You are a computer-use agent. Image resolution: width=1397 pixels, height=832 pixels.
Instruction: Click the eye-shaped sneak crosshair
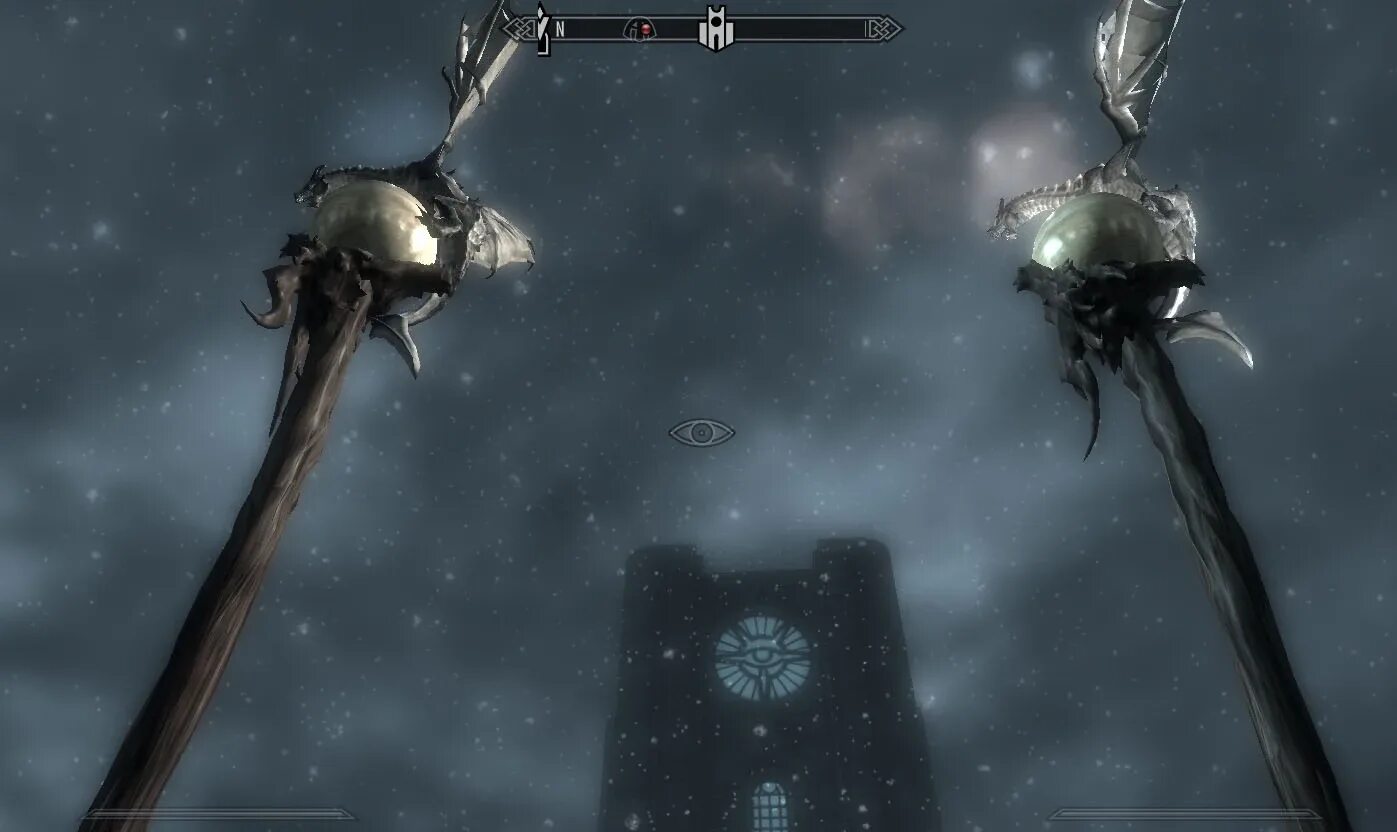[x=701, y=433]
